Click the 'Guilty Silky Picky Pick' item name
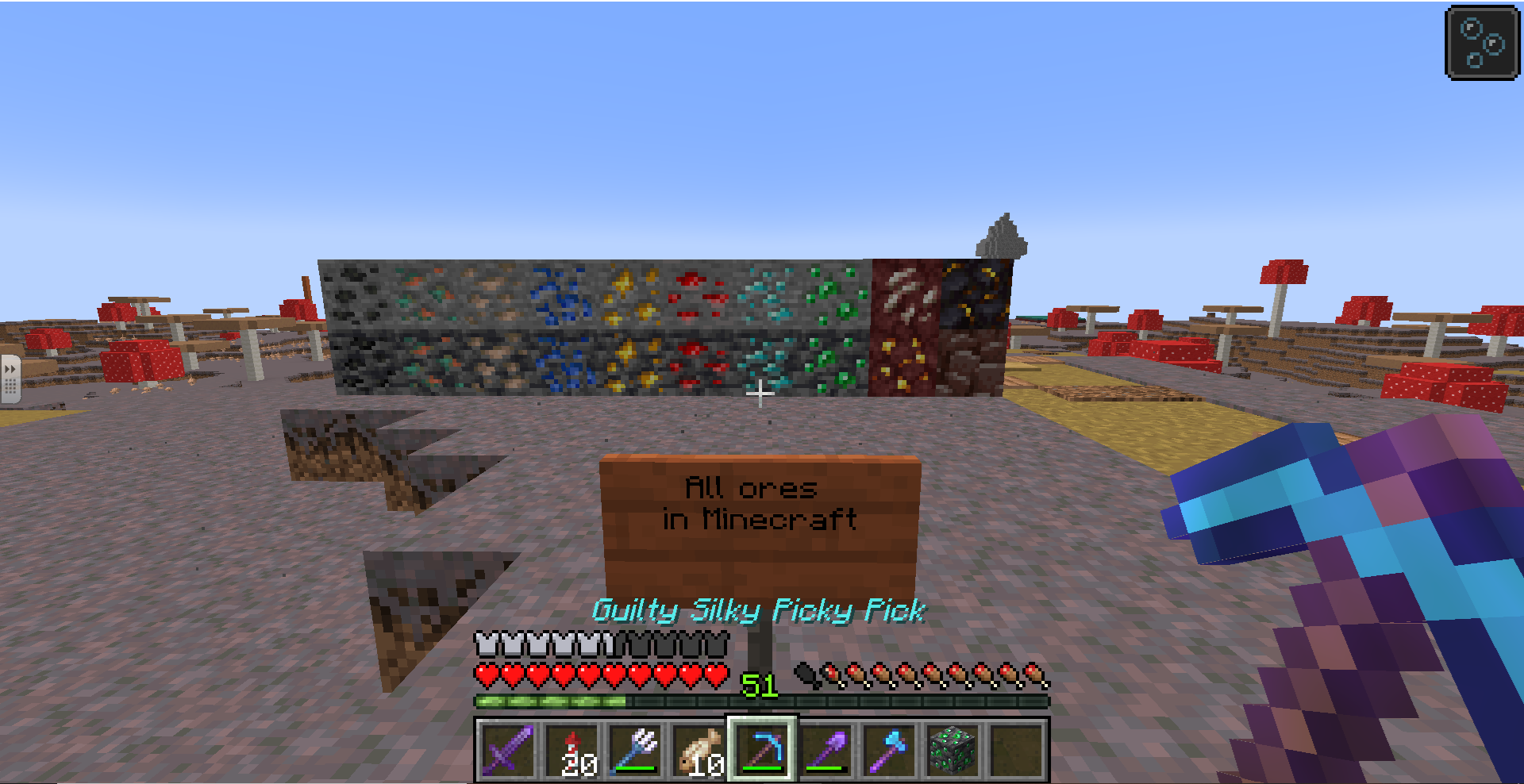1524x784 pixels. [760, 609]
